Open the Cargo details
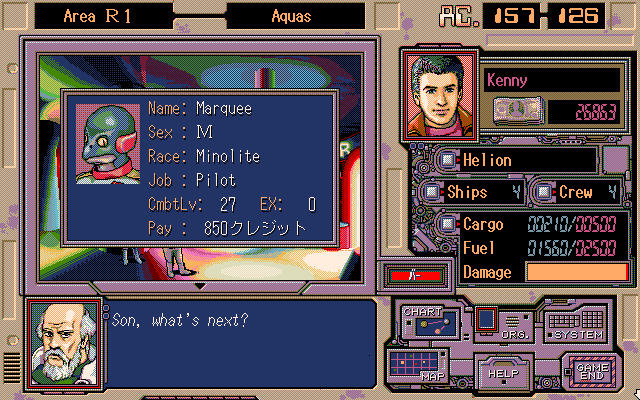The width and height of the screenshot is (640, 400). click(448, 223)
